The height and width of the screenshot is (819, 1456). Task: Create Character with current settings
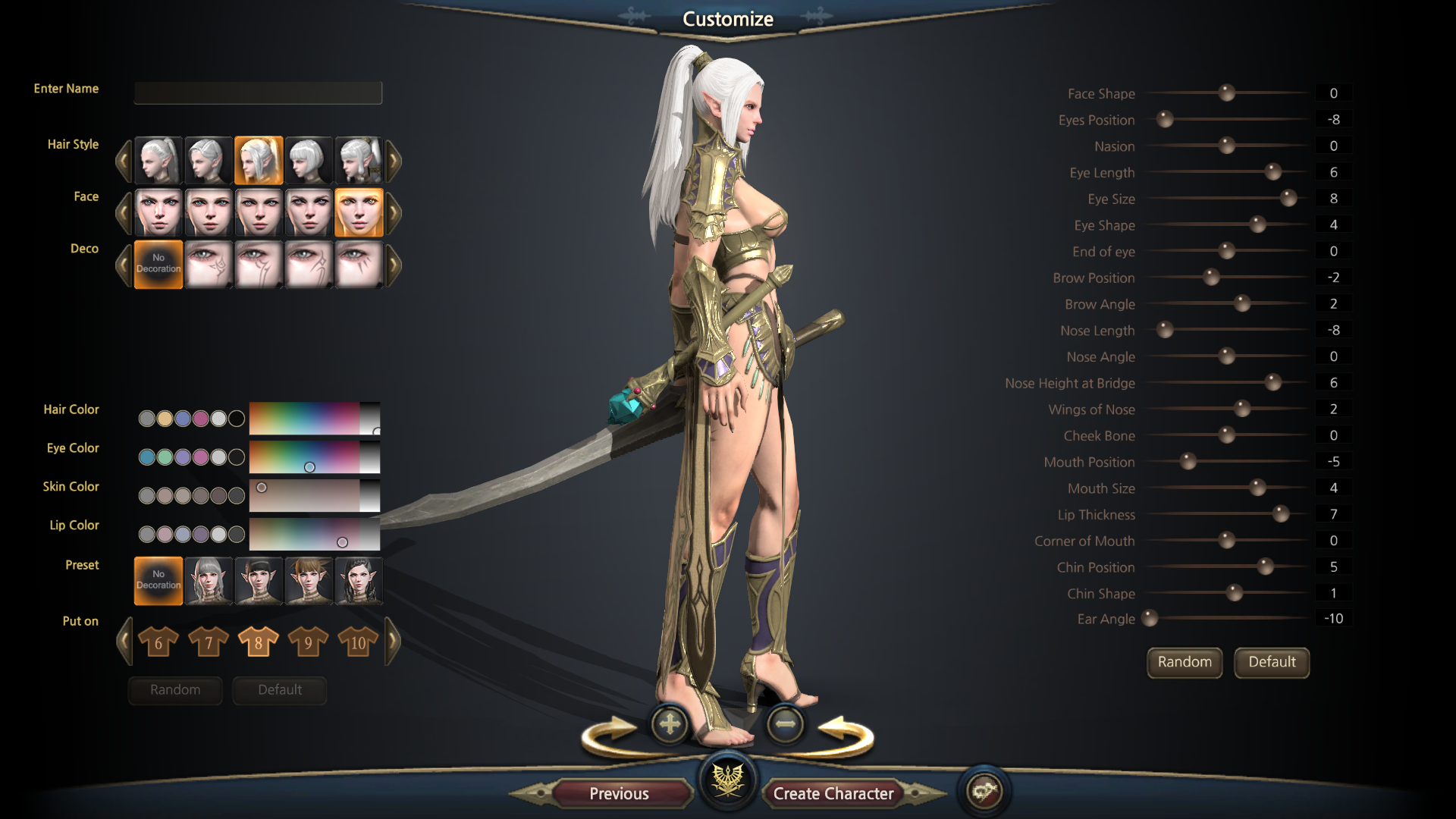point(833,793)
